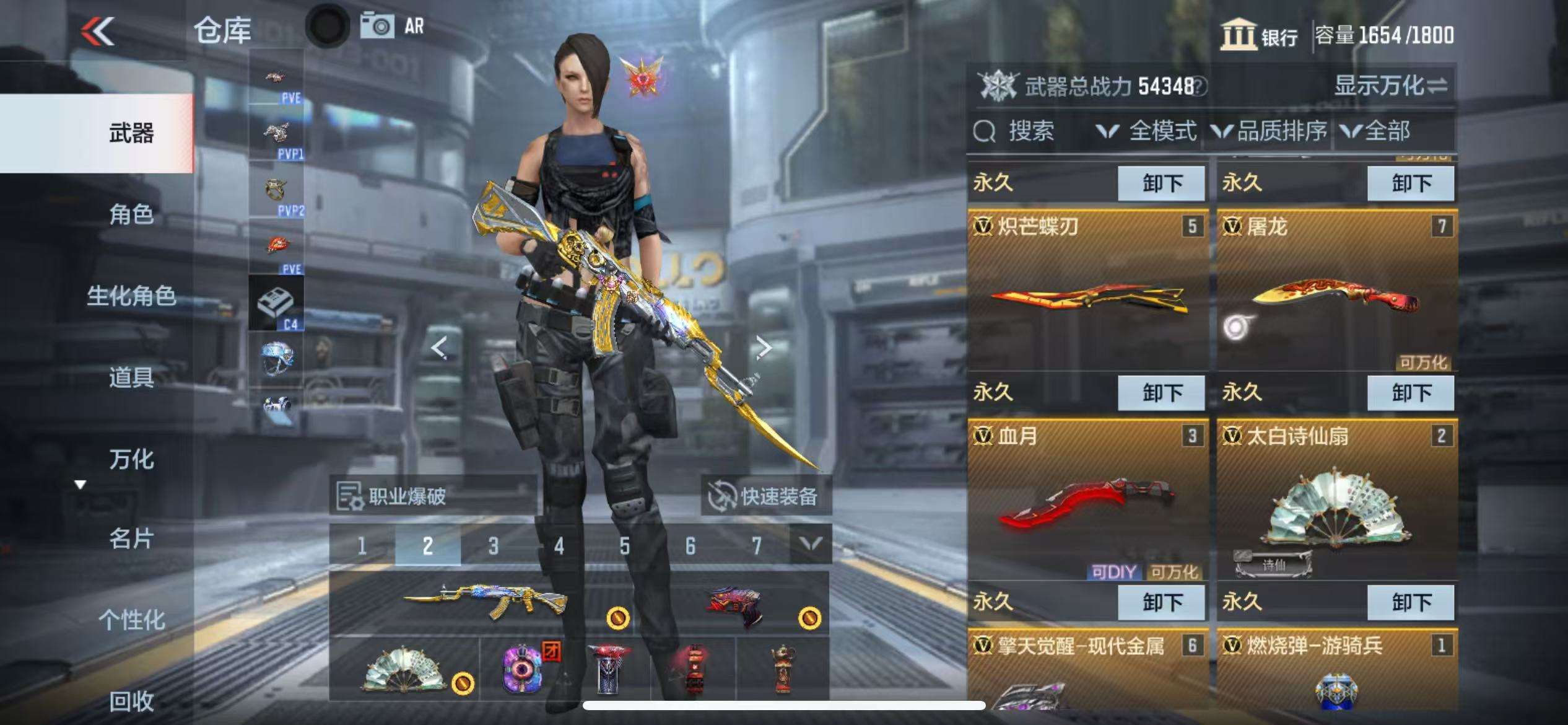Open the 回收 recycle tab
Image resolution: width=1568 pixels, height=725 pixels.
(x=131, y=701)
